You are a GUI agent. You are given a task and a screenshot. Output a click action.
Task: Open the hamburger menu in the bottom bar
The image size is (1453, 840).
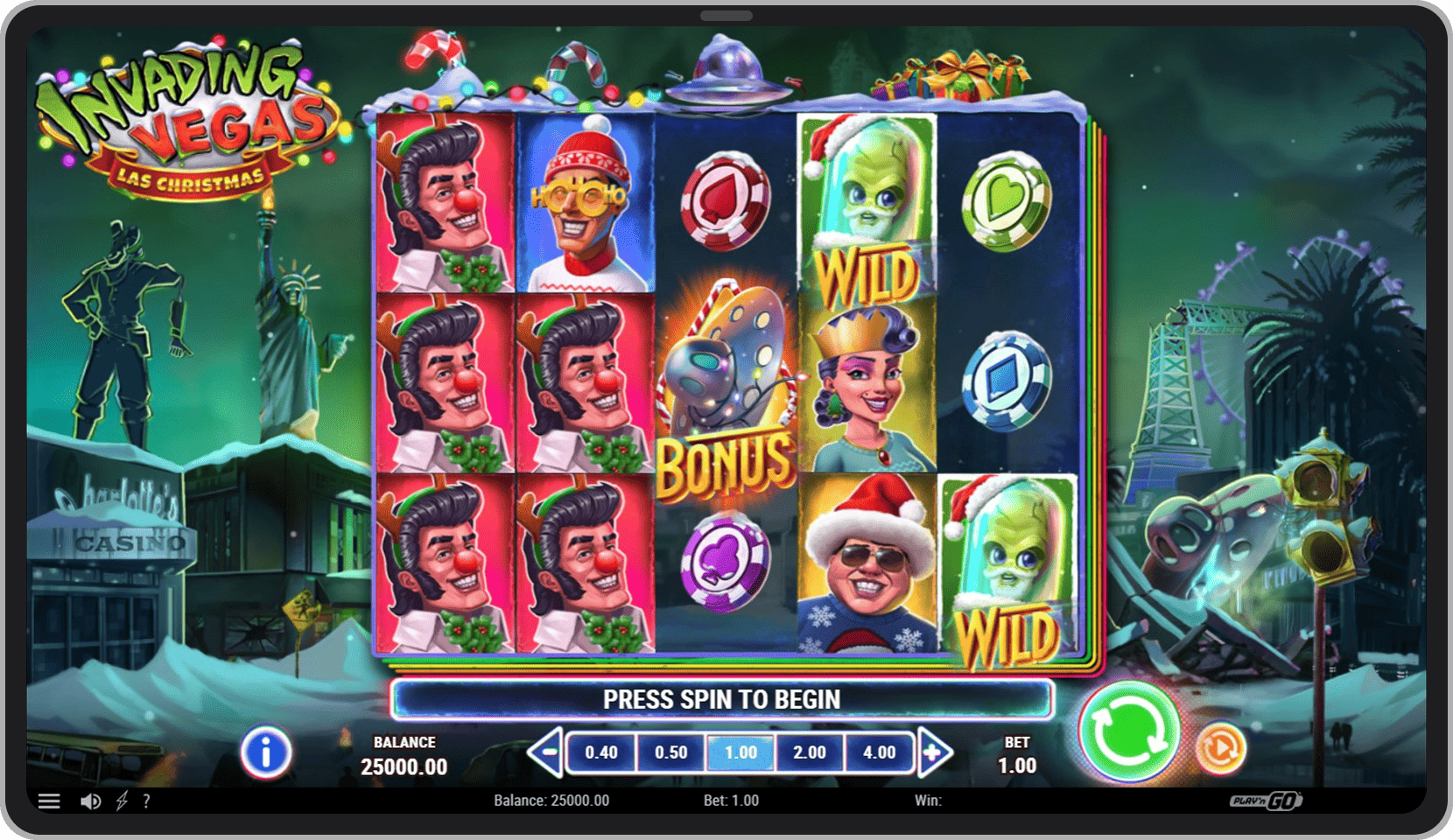[50, 801]
